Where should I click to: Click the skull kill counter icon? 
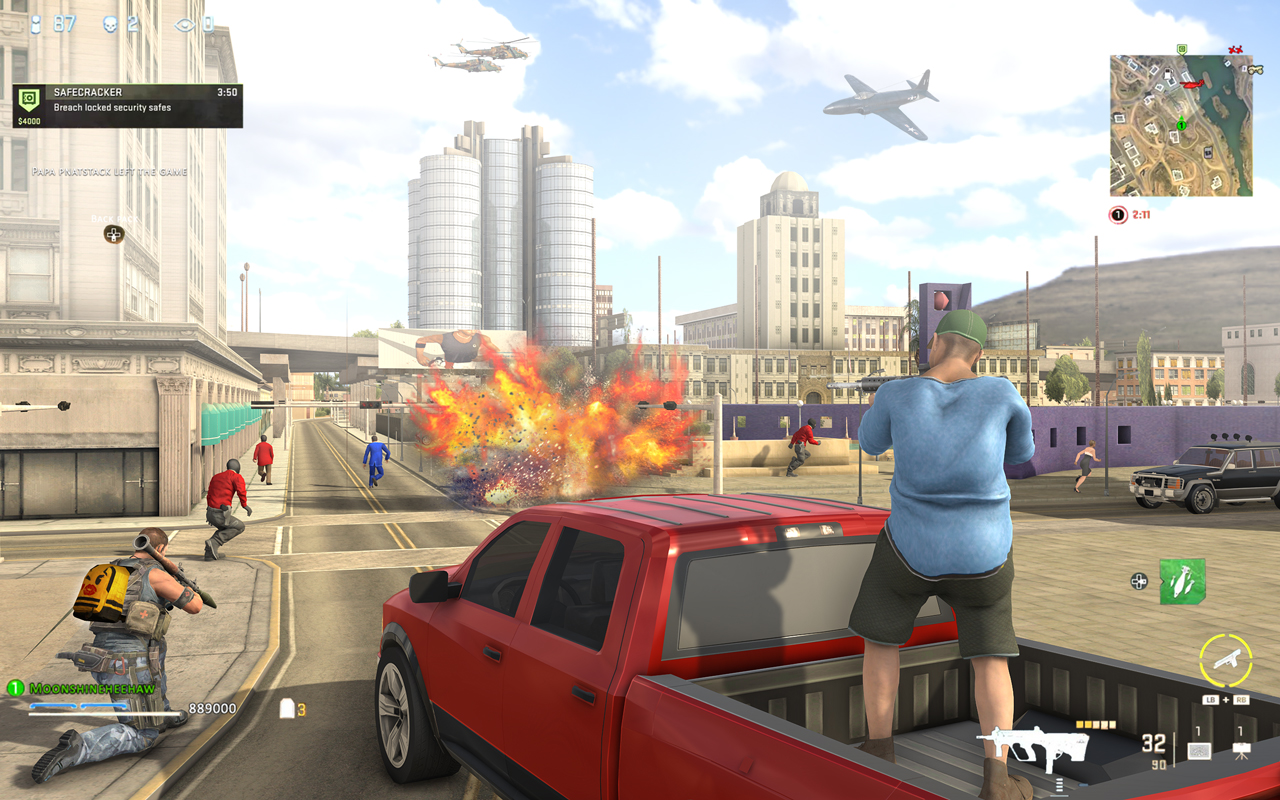108,25
